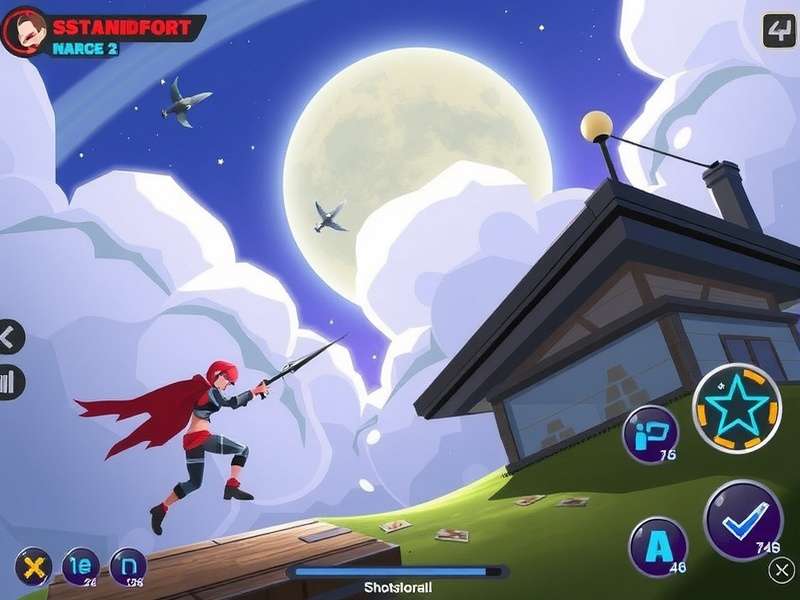Open the bar chart stats button
The height and width of the screenshot is (600, 800).
click(10, 382)
